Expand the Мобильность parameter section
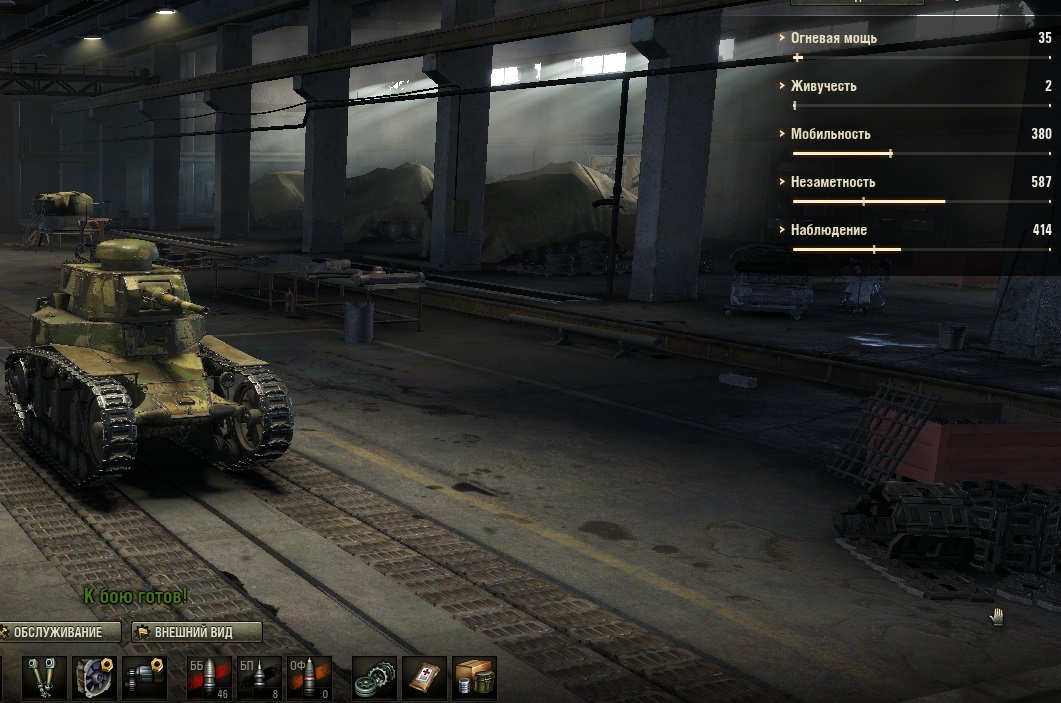Image resolution: width=1061 pixels, height=703 pixels. [x=830, y=134]
